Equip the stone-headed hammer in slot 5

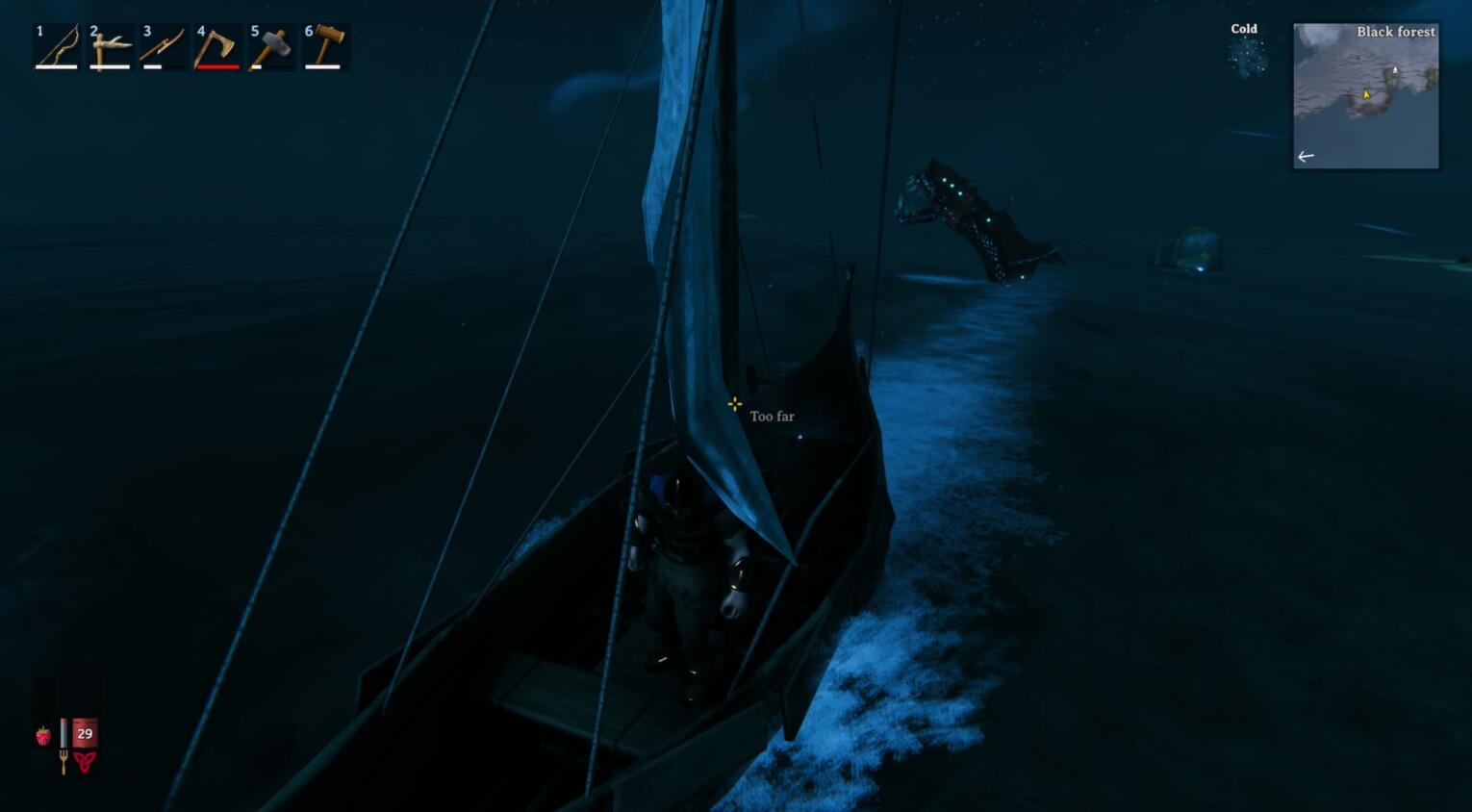pyautogui.click(x=271, y=46)
